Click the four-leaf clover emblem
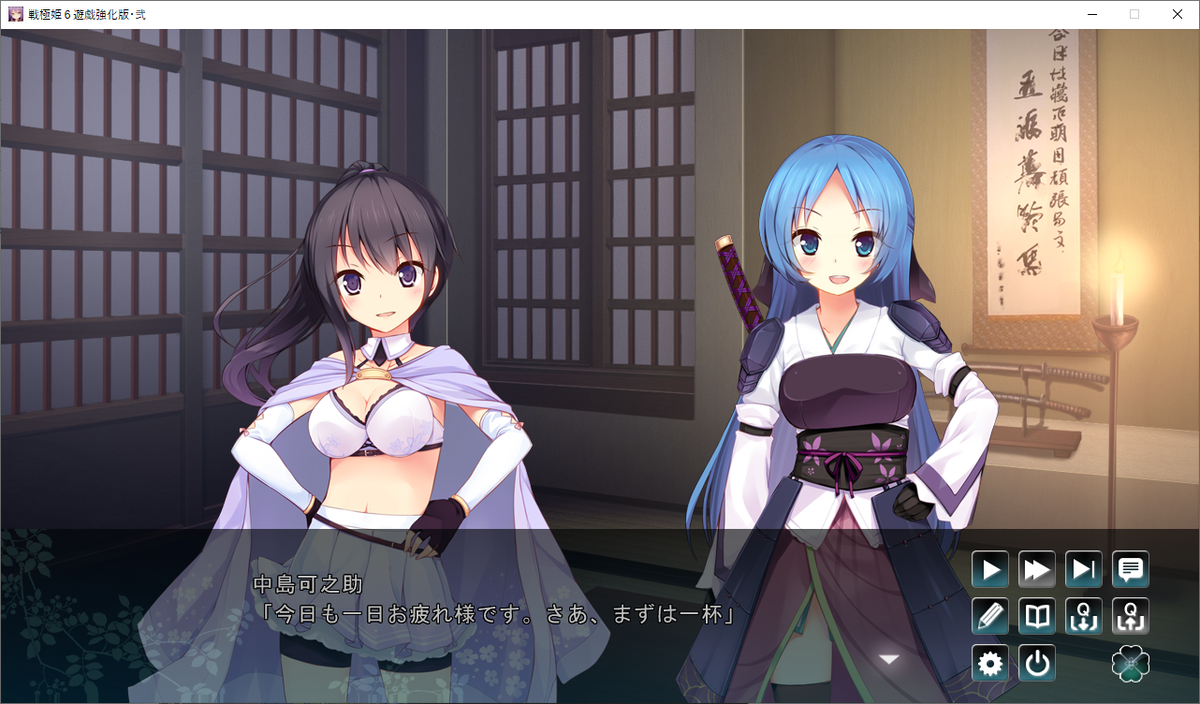The width and height of the screenshot is (1200, 704). pos(1131,664)
